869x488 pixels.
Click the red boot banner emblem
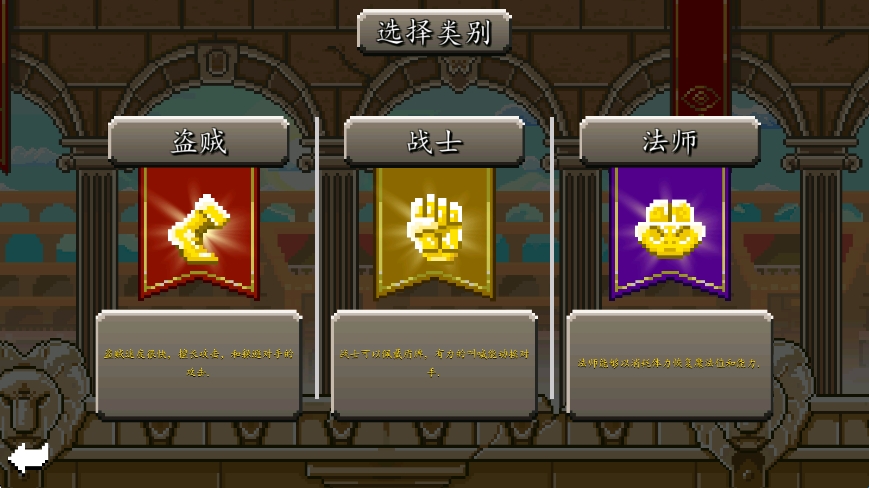tap(198, 230)
